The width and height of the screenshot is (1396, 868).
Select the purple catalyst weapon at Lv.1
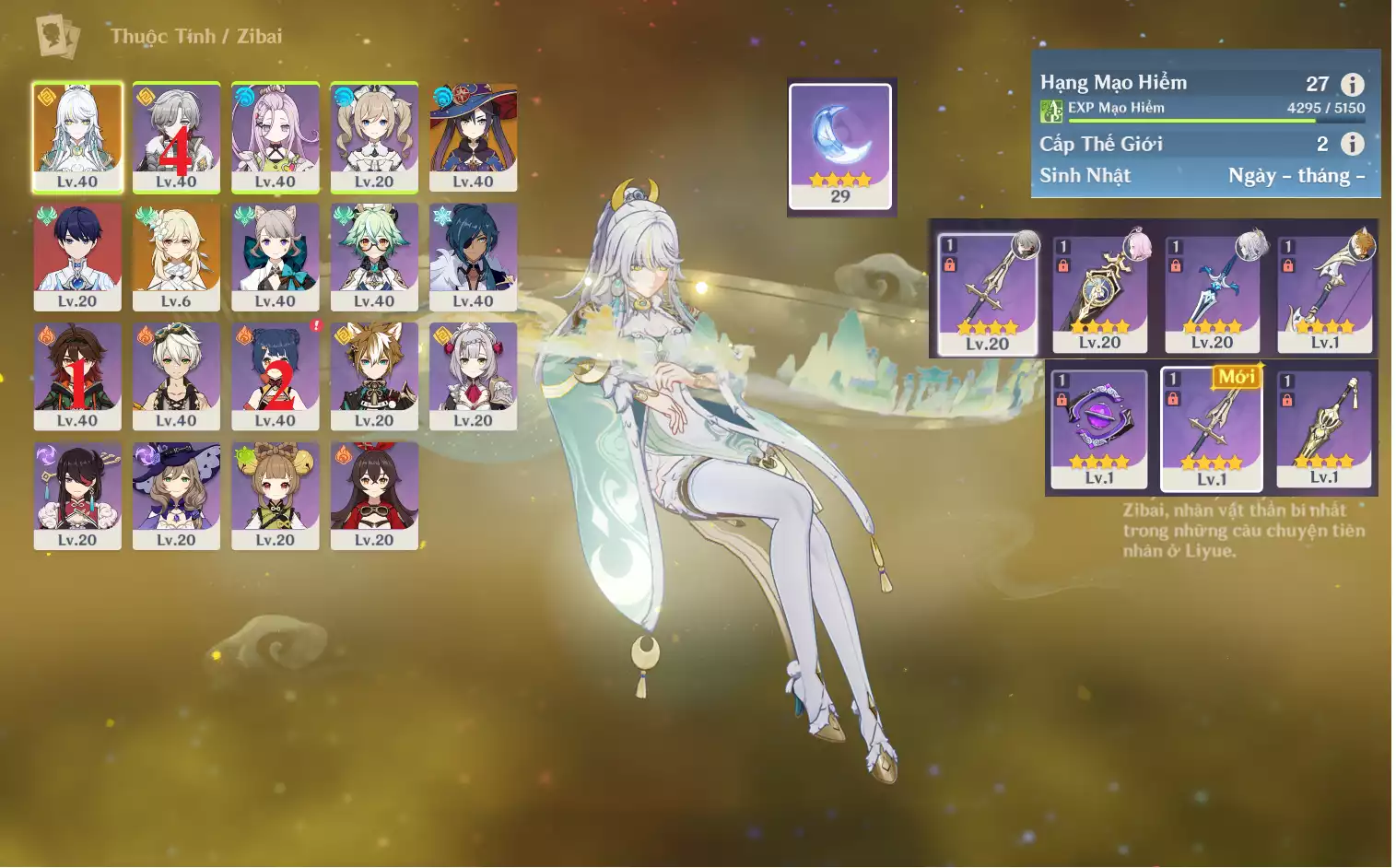click(1099, 428)
